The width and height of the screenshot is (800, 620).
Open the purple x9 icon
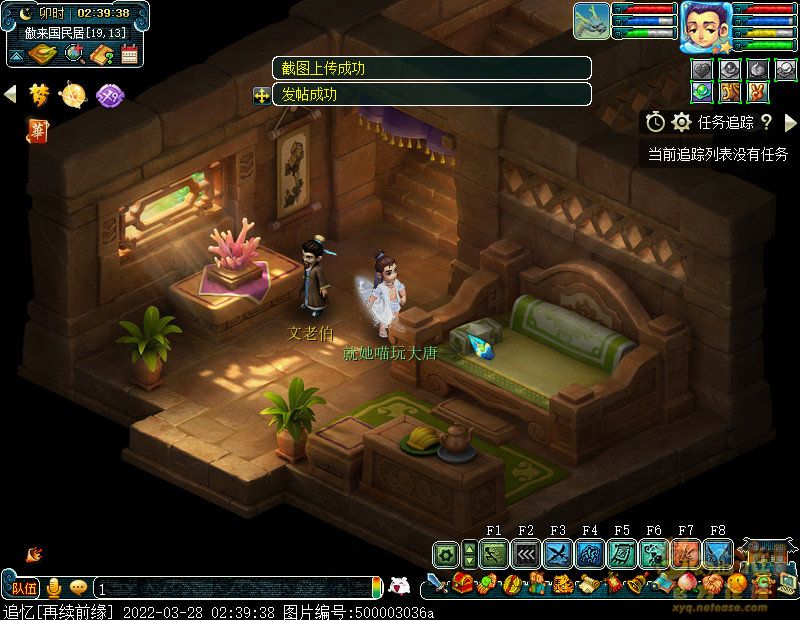[x=109, y=95]
